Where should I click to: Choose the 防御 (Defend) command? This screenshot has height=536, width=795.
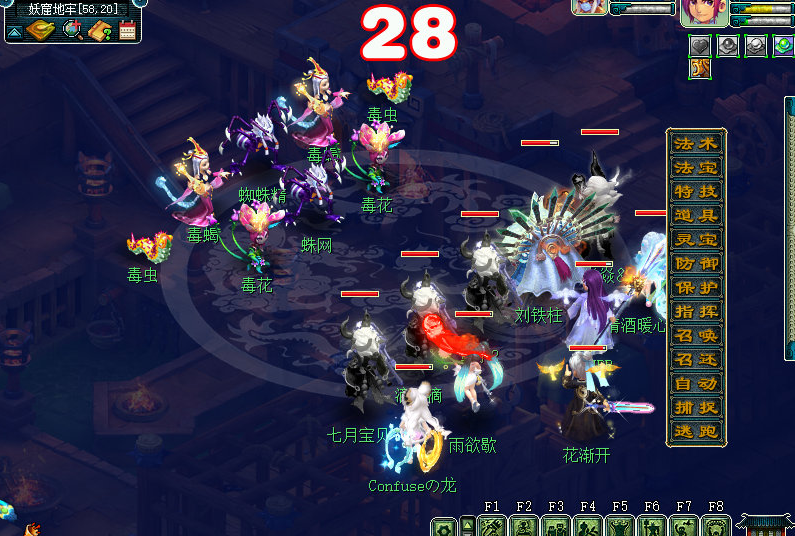coord(696,263)
